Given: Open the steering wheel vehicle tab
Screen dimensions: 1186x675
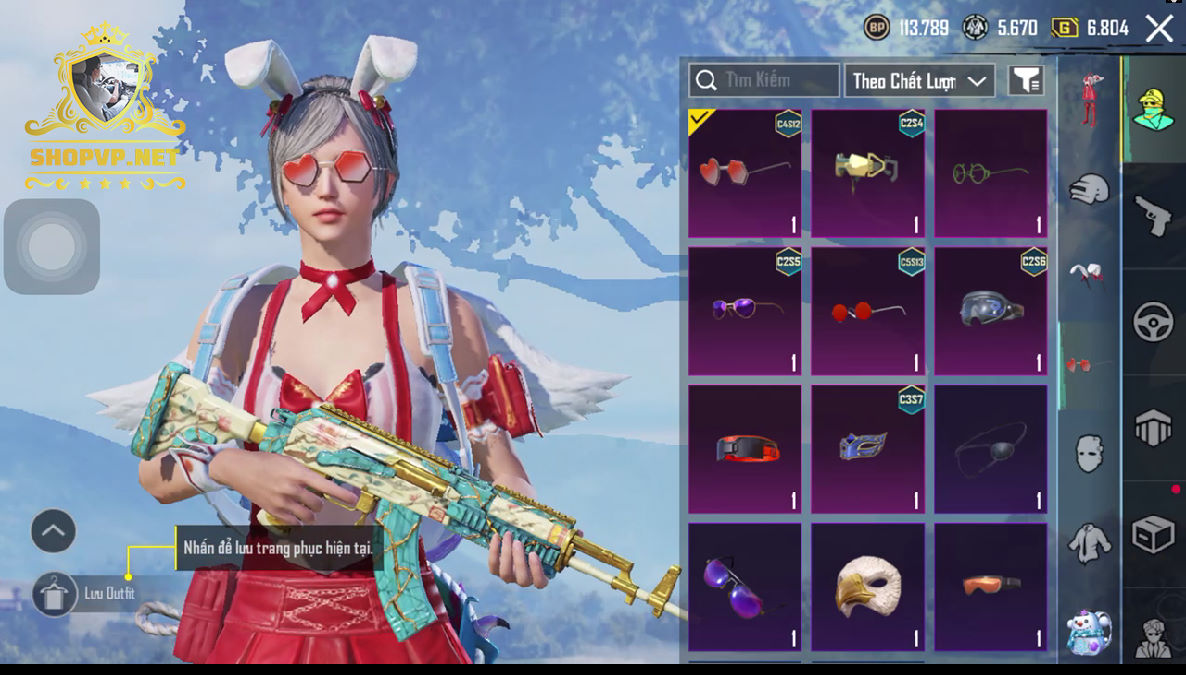Looking at the screenshot, I should click(x=1153, y=322).
